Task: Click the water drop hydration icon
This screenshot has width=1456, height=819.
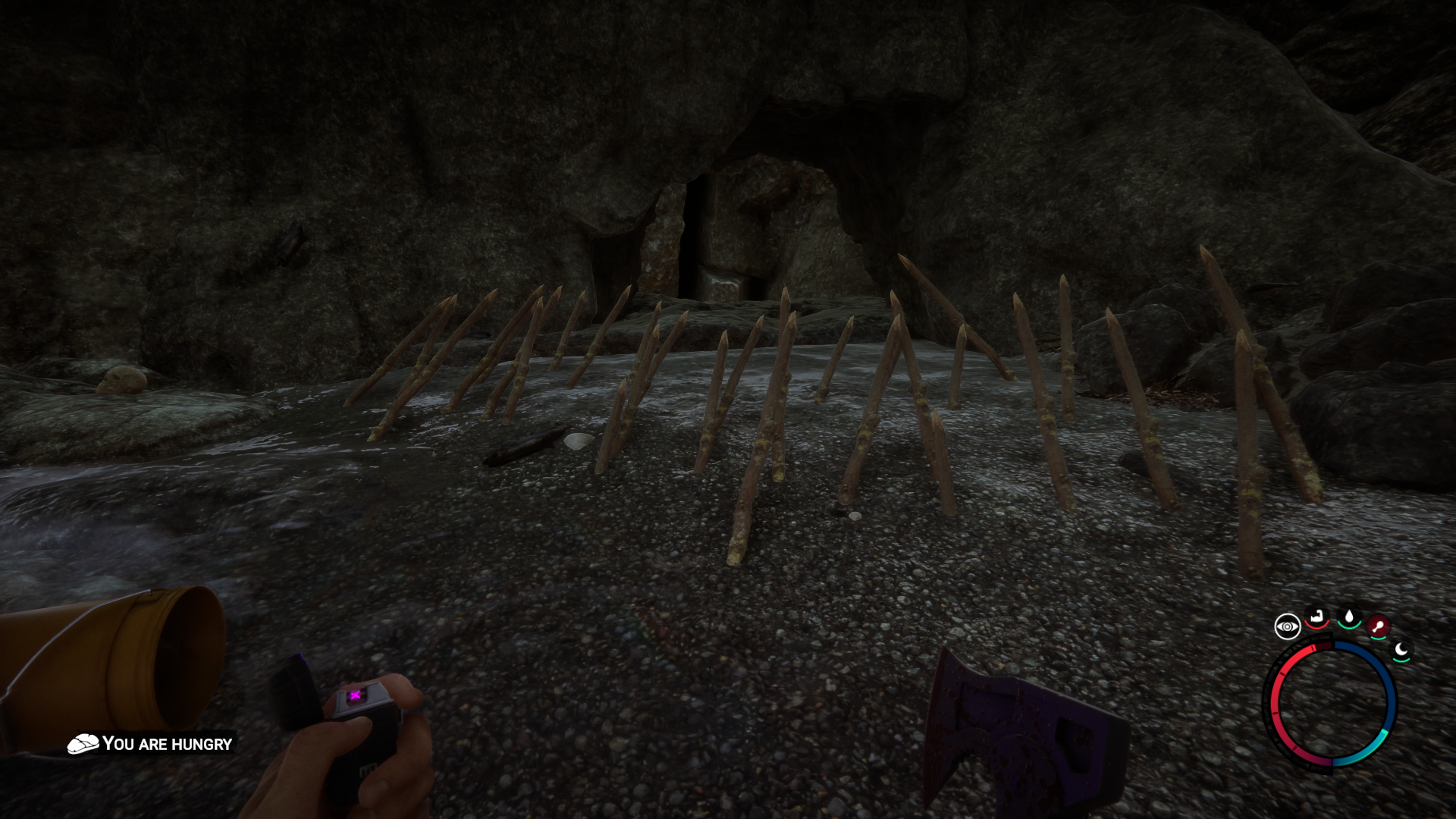Action: (x=1349, y=617)
